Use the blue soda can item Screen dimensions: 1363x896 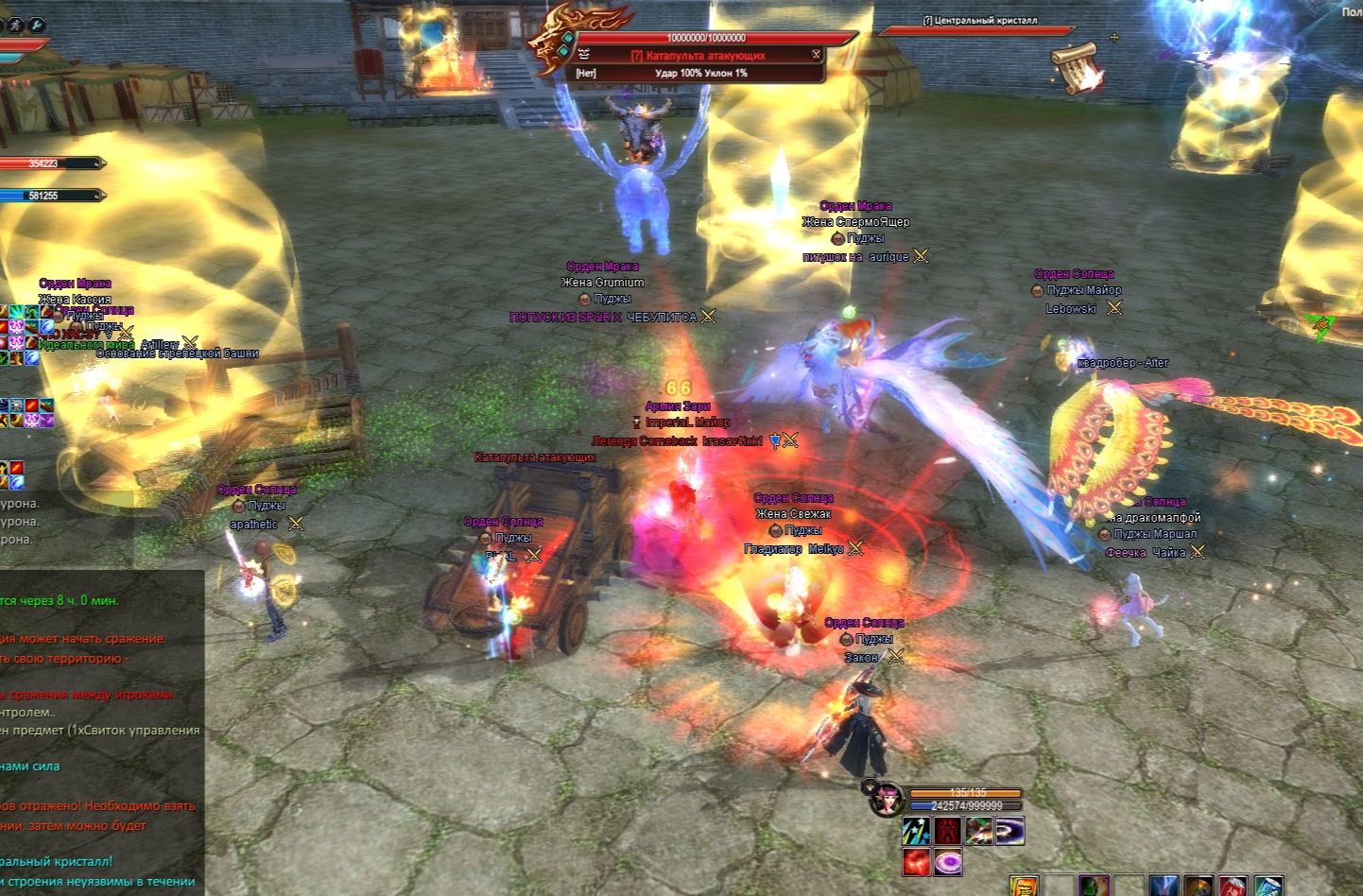coord(1267,887)
